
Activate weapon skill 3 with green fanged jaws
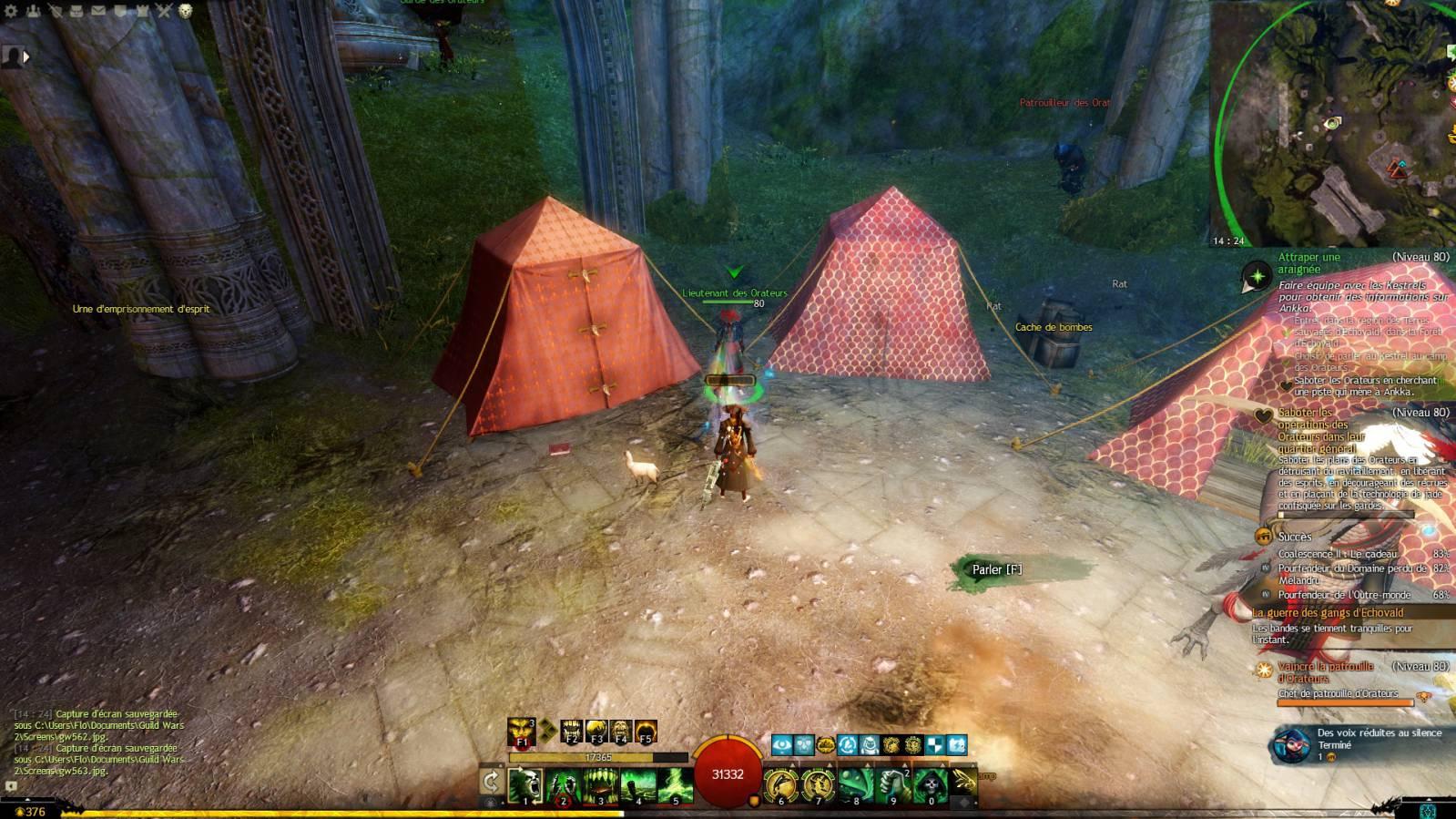point(600,785)
